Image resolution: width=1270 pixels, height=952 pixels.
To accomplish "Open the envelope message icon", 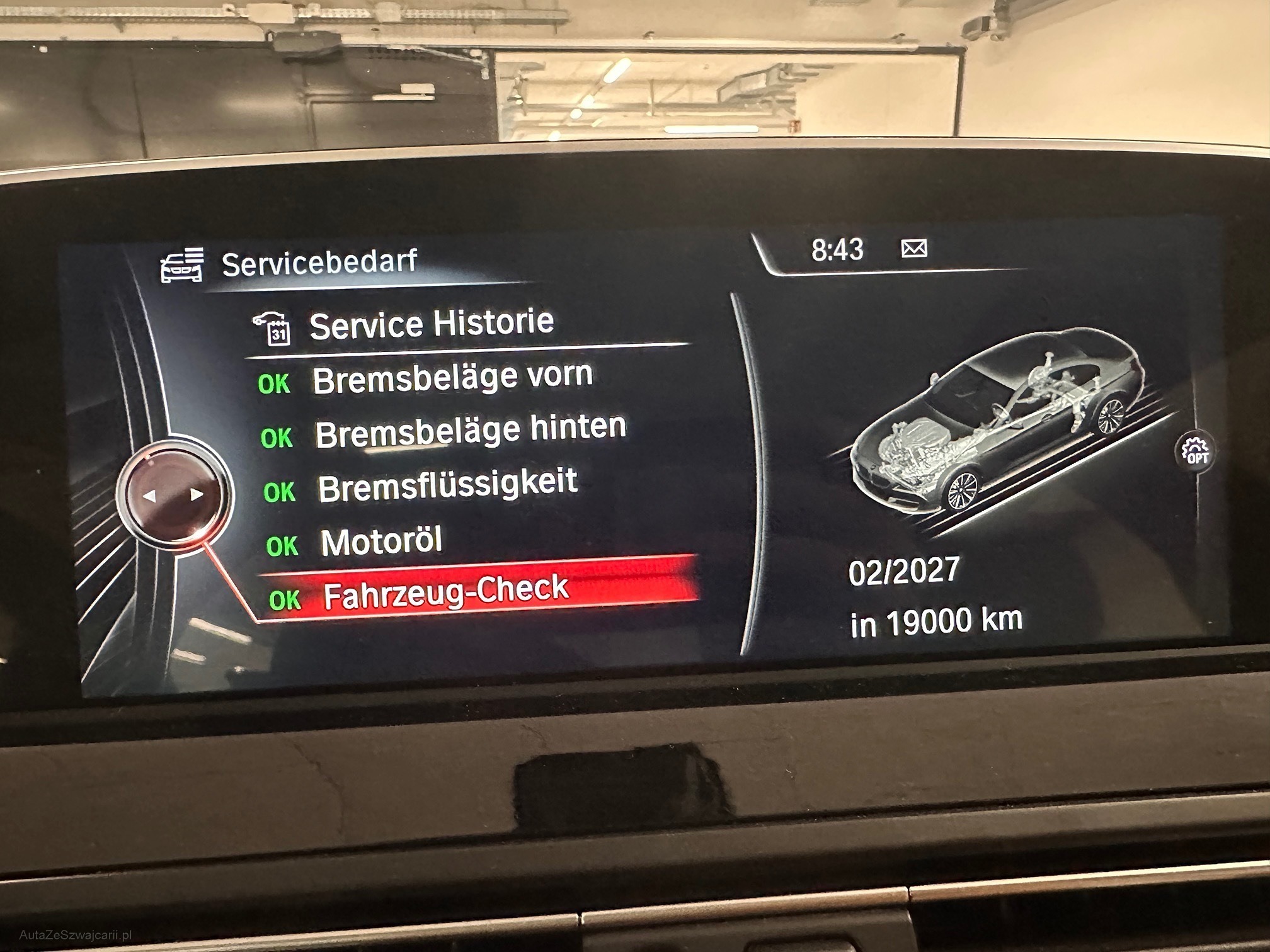I will 914,249.
